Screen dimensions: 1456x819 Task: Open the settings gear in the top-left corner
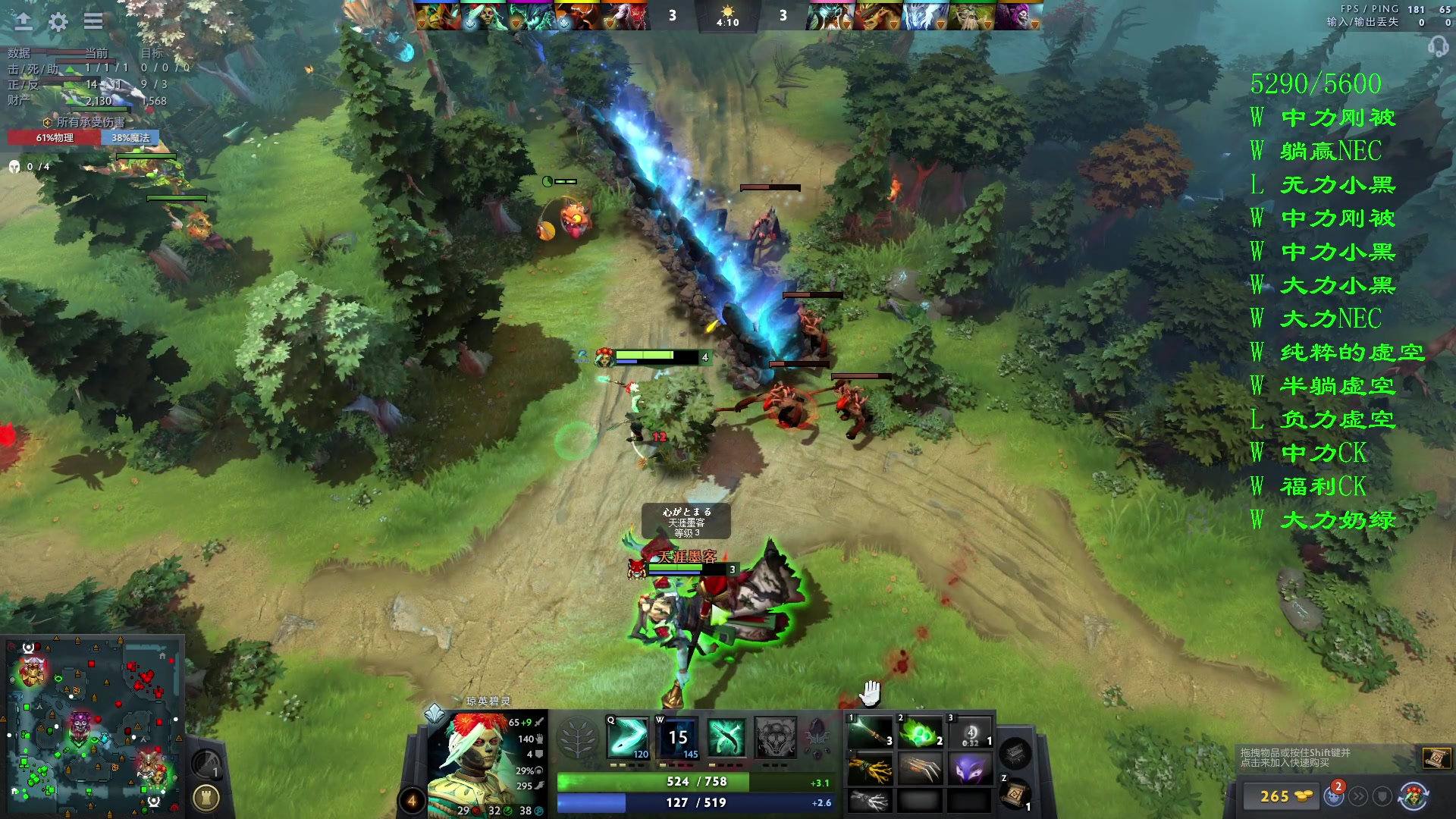(58, 21)
